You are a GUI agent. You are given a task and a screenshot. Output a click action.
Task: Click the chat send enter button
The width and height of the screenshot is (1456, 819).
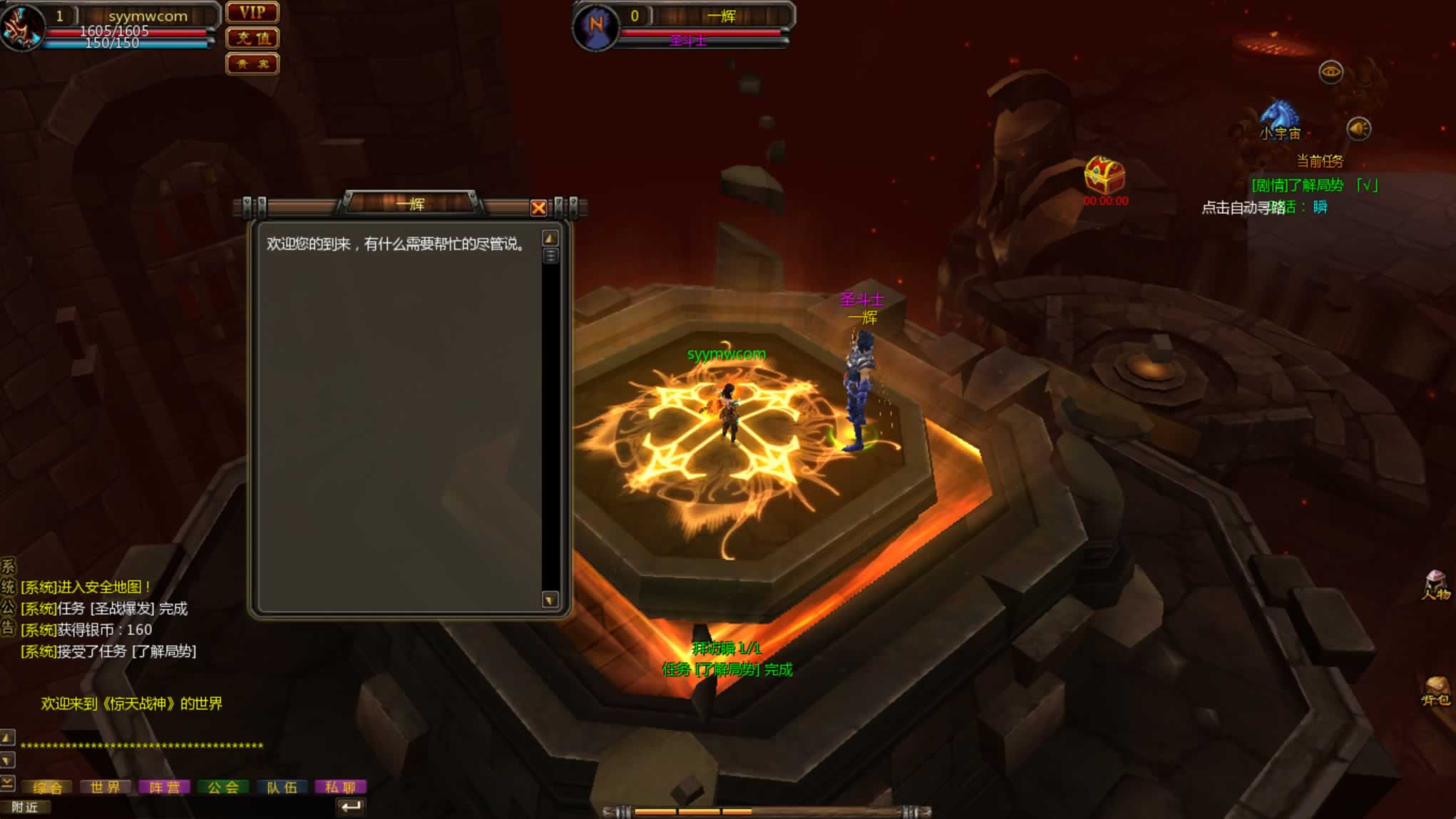(x=351, y=807)
